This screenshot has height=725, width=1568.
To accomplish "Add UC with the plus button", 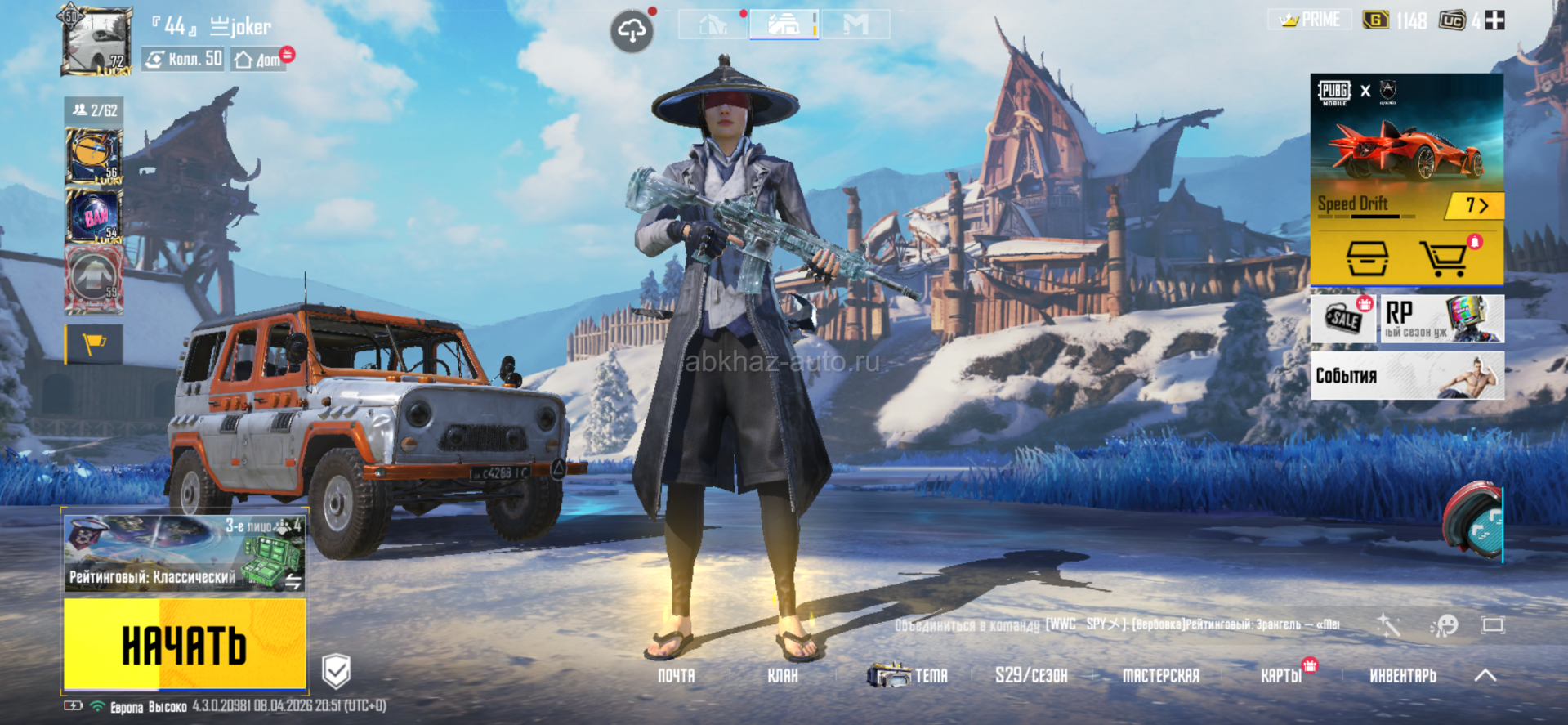I will click(1494, 20).
